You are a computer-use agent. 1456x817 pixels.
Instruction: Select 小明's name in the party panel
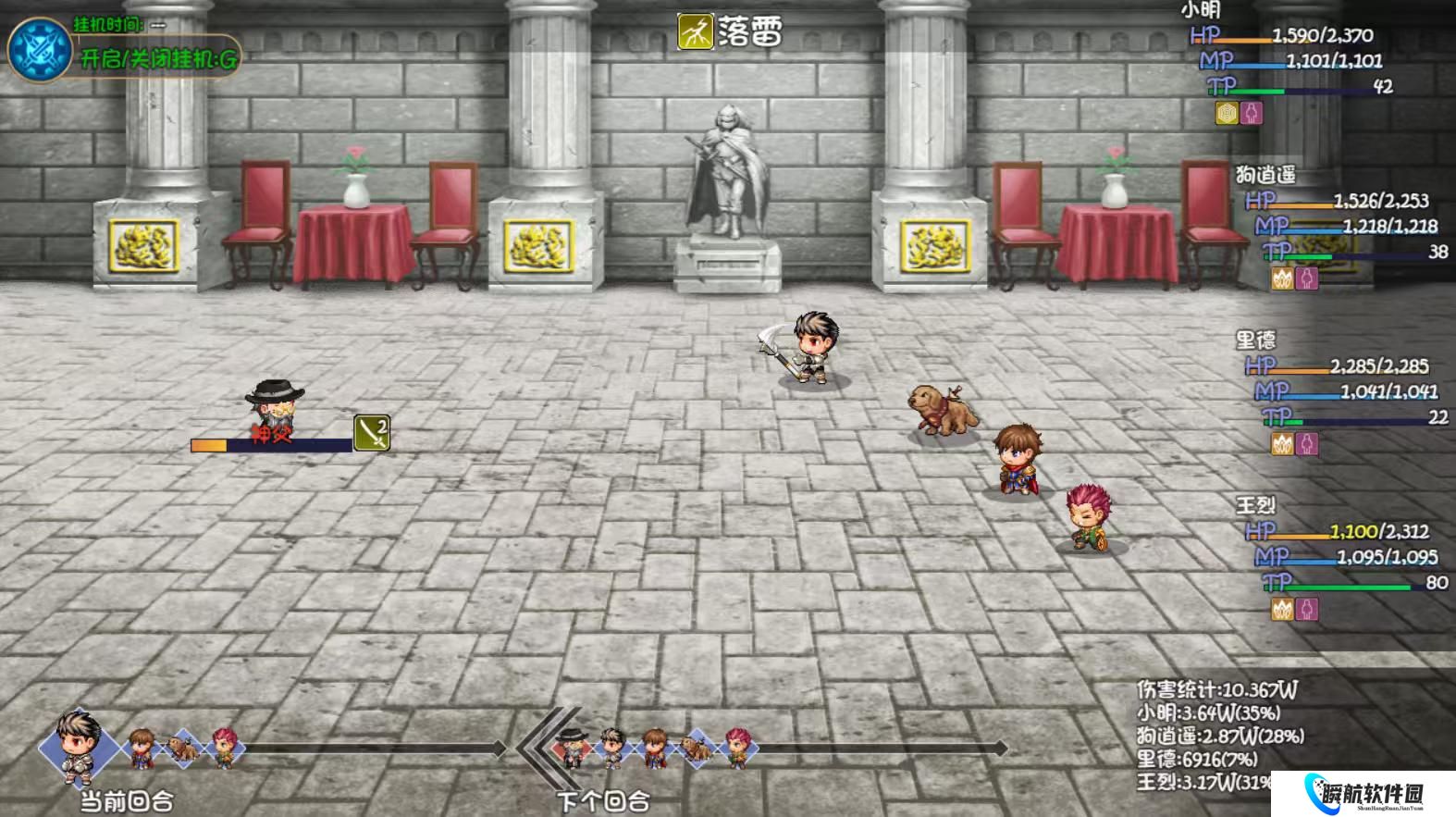pos(1201,10)
